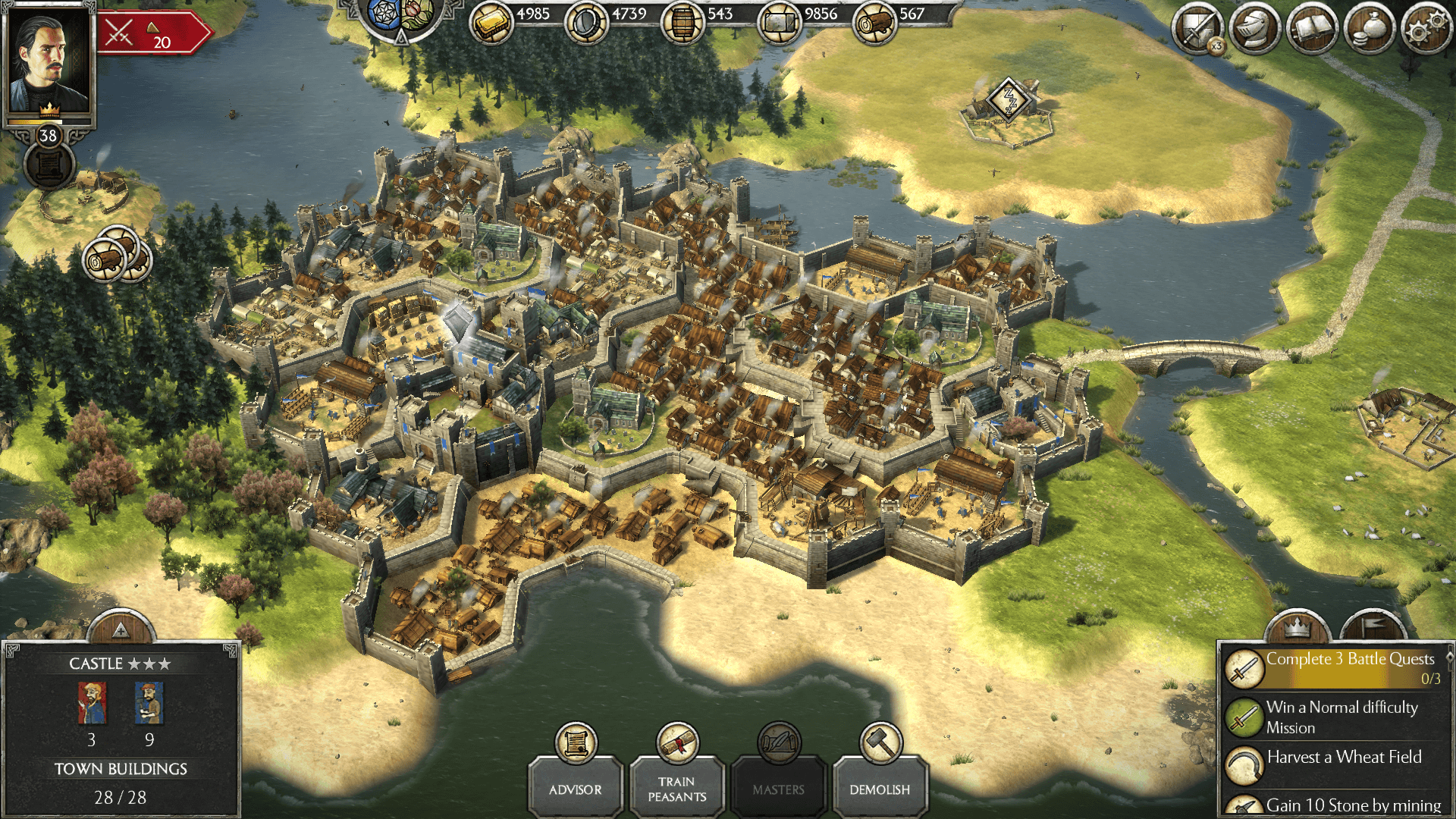Choose Train Peasants
Viewport: 1456px width, 819px height.
click(x=676, y=787)
